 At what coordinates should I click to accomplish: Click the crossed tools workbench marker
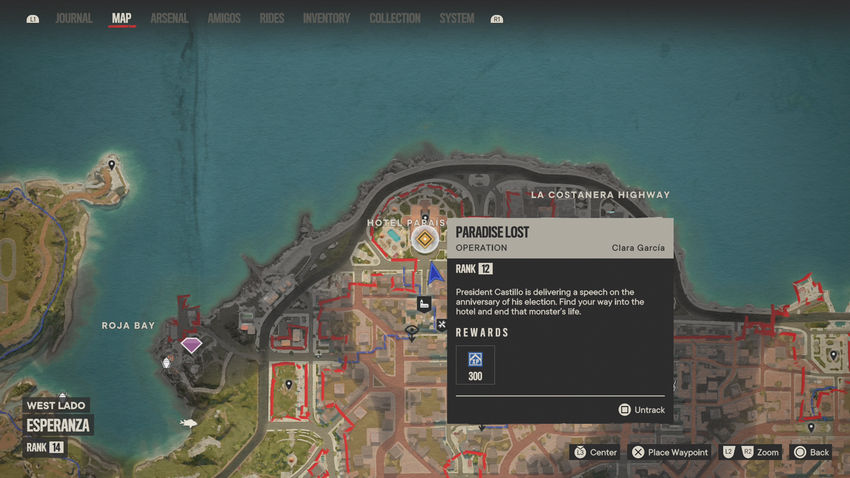click(441, 324)
